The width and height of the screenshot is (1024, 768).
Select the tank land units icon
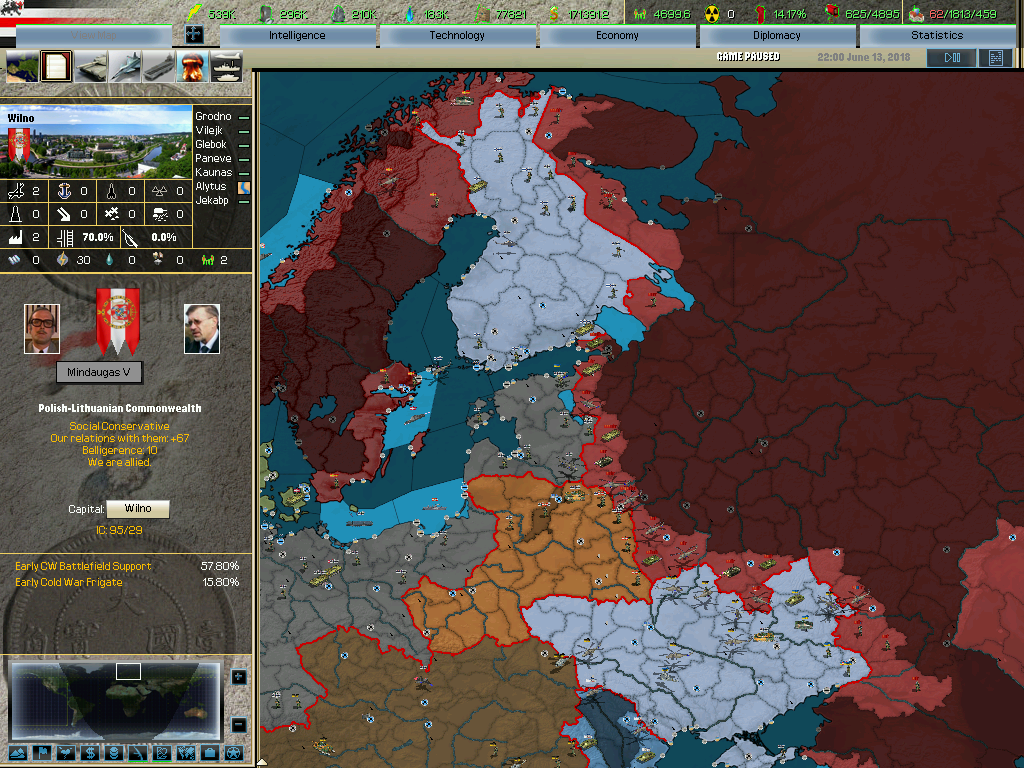coord(91,67)
